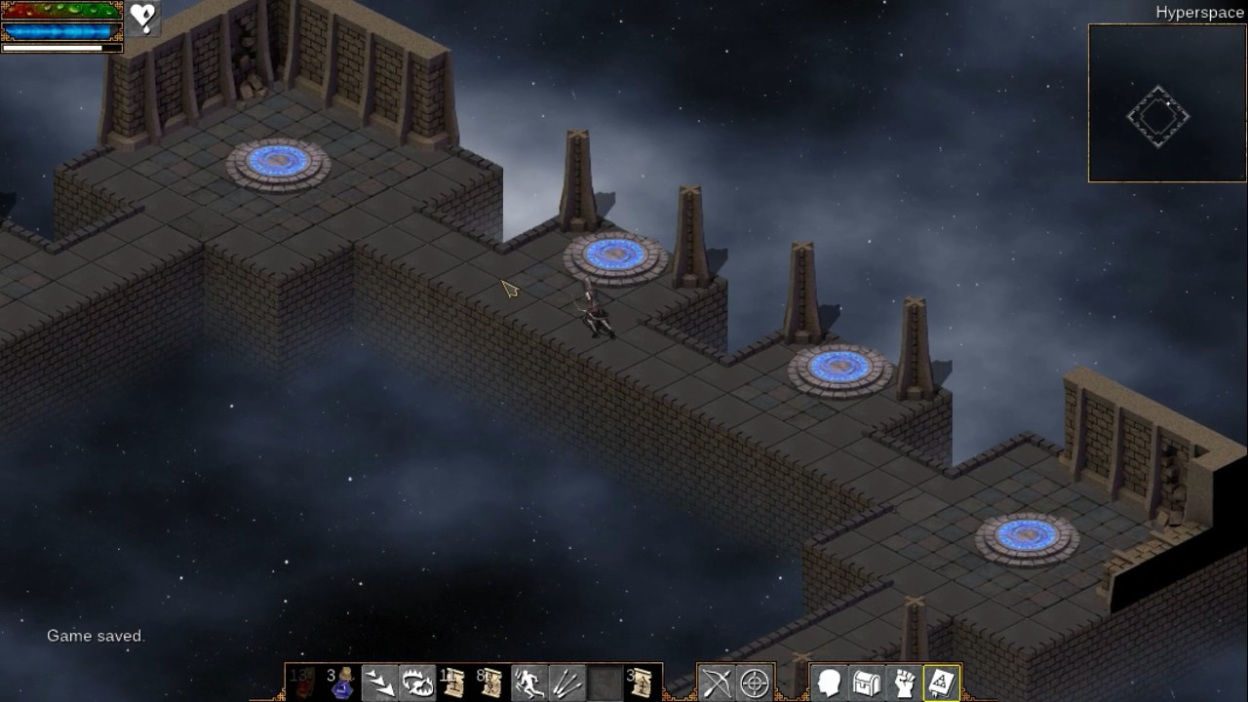Viewport: 1248px width, 702px height.
Task: Open the skills raised fist icon
Action: [x=904, y=683]
